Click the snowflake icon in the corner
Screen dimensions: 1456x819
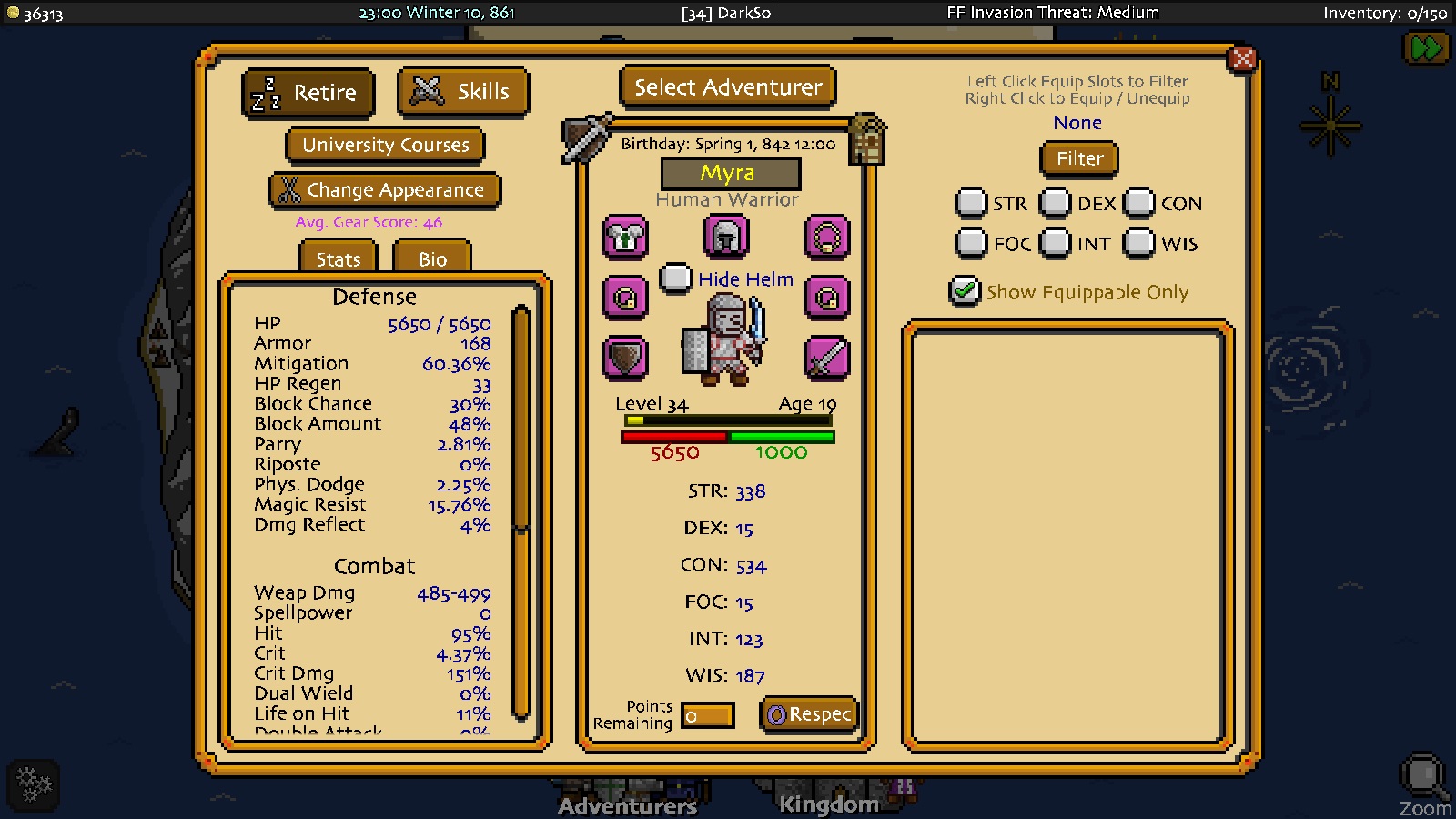[34, 784]
